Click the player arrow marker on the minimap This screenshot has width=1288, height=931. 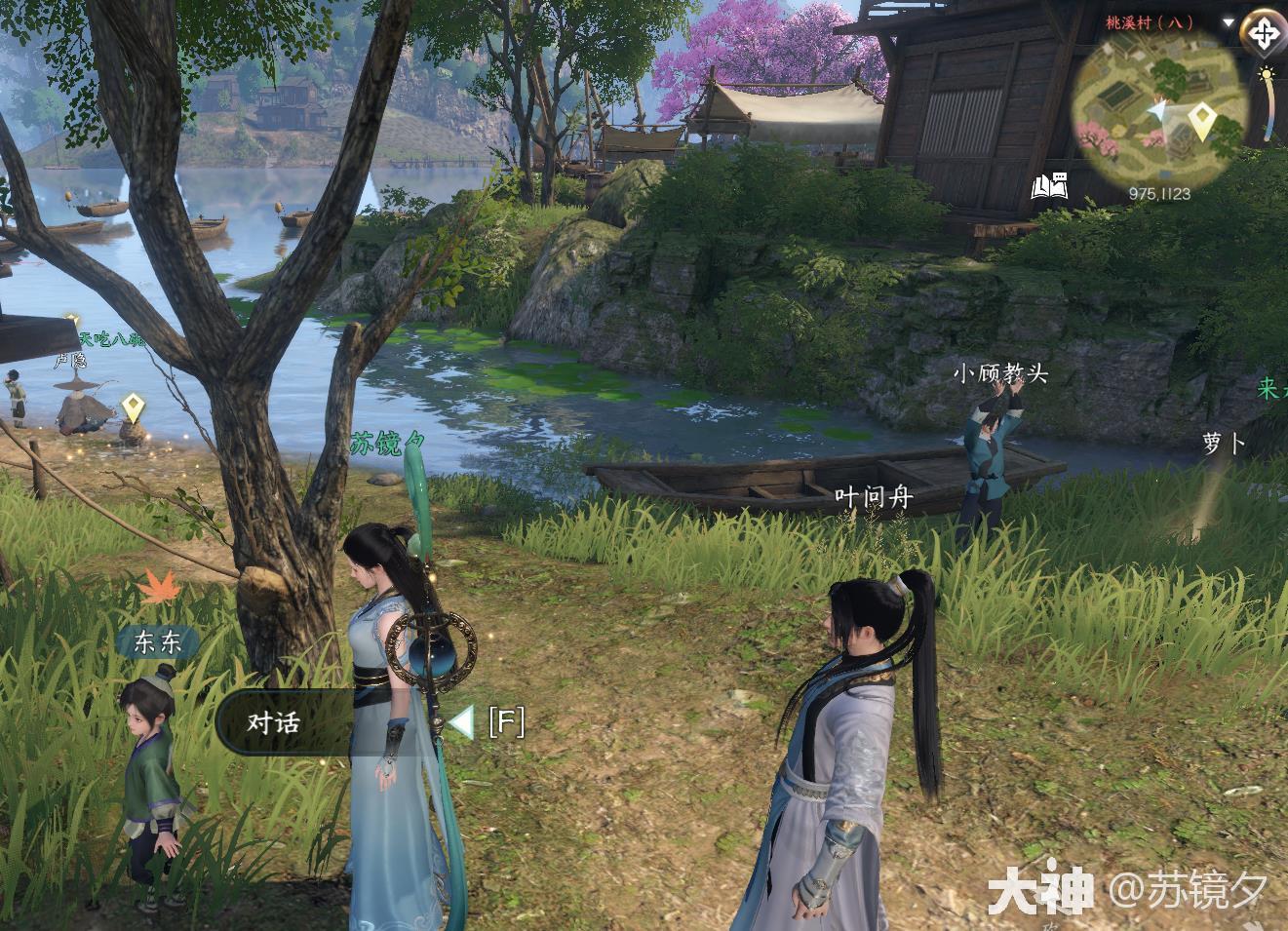tap(1160, 110)
